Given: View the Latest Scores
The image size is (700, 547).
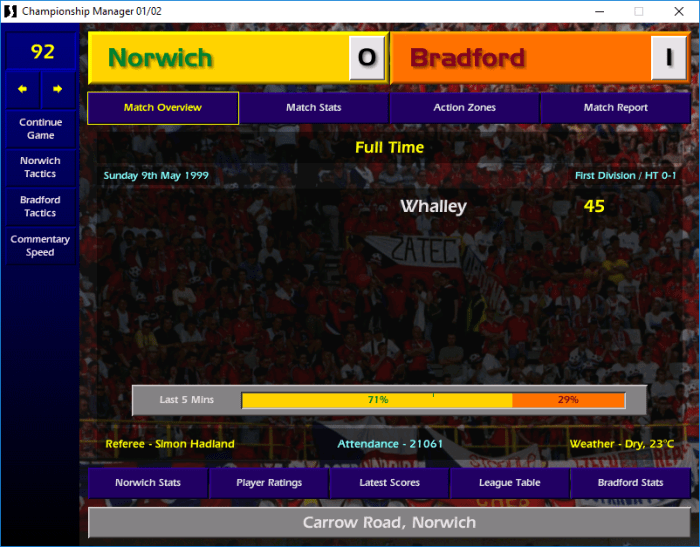Looking at the screenshot, I should 389,483.
